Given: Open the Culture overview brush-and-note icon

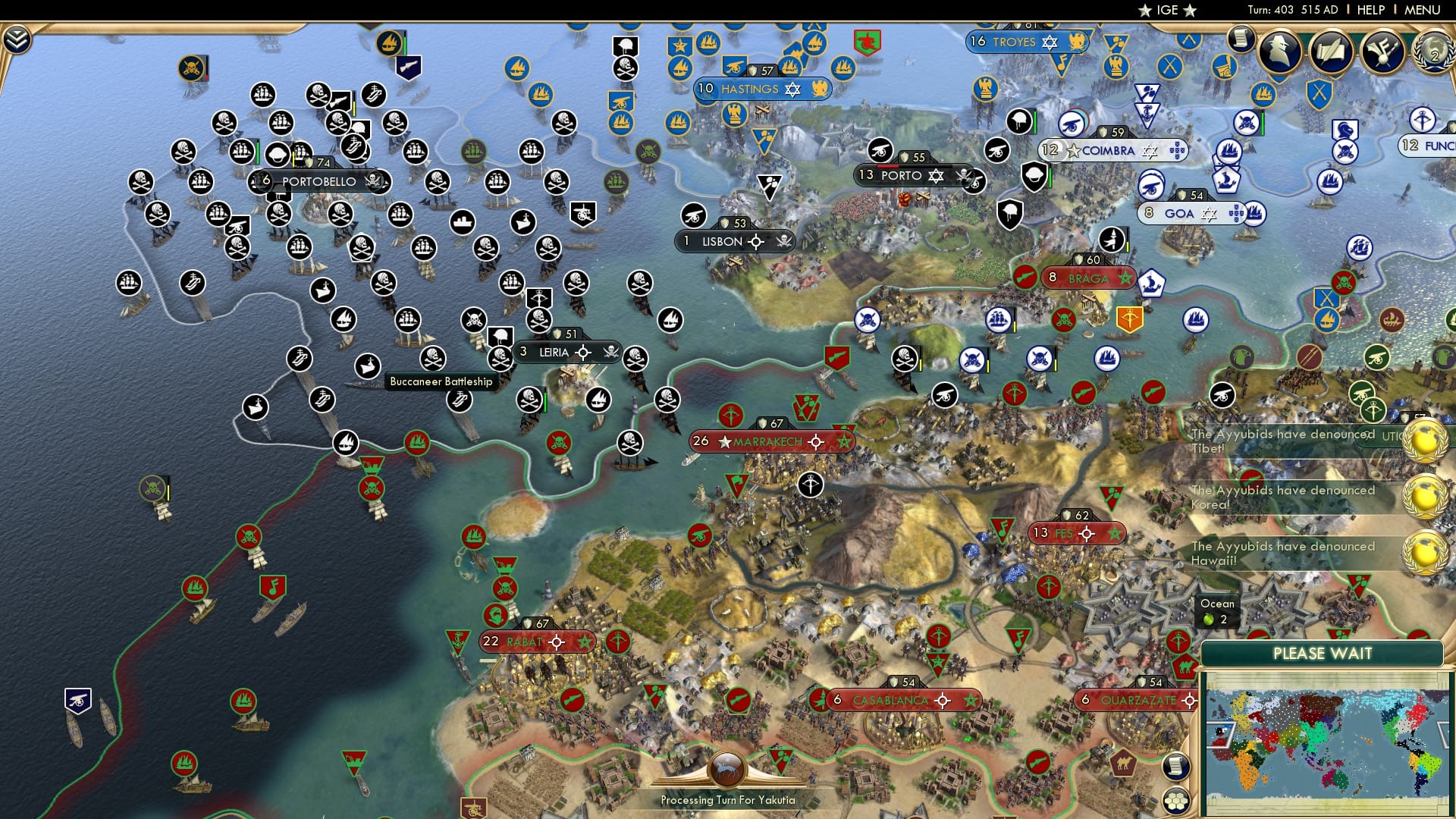Looking at the screenshot, I should pos(1382,52).
